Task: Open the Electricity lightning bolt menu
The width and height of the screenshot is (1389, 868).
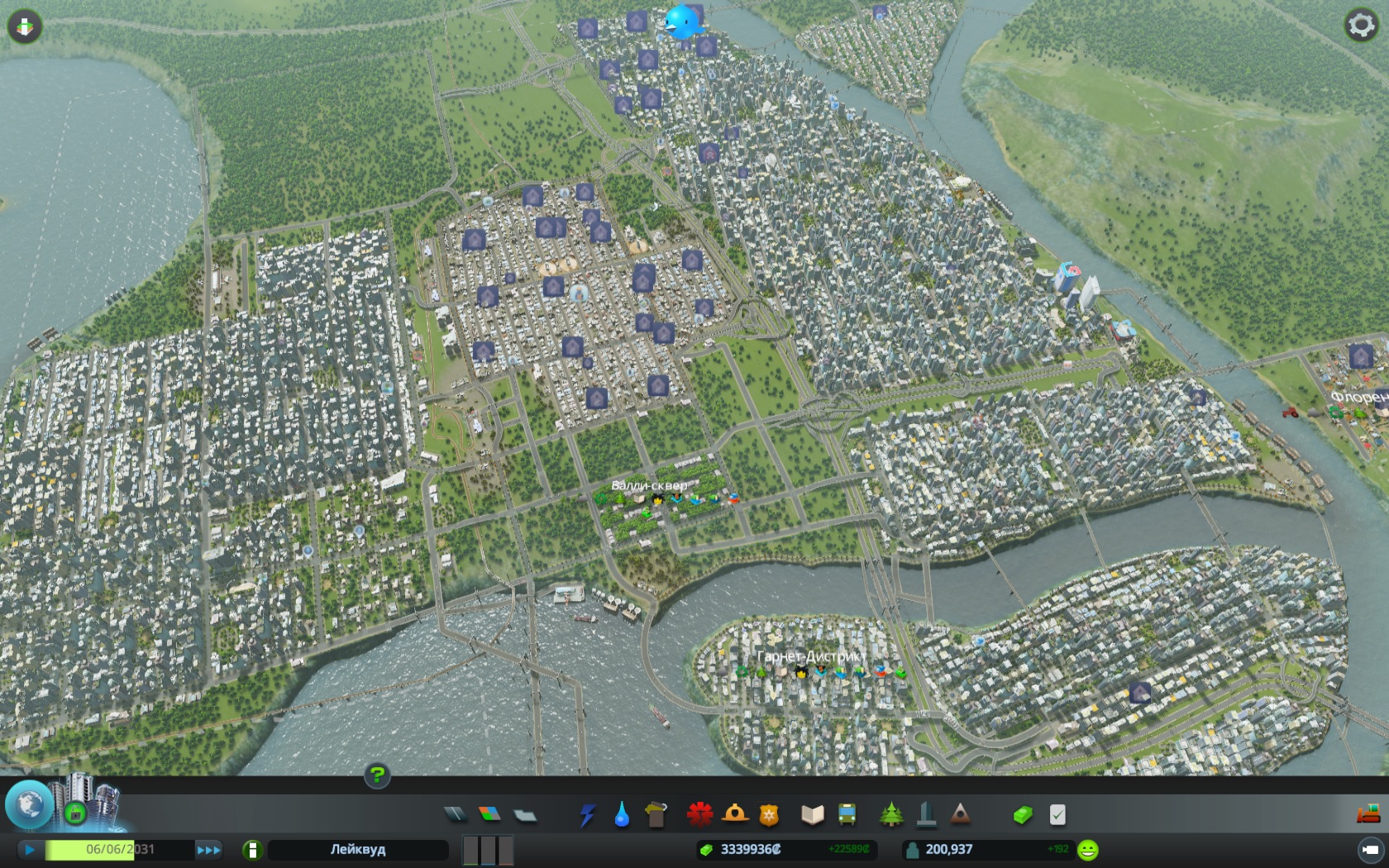Action: (x=587, y=815)
